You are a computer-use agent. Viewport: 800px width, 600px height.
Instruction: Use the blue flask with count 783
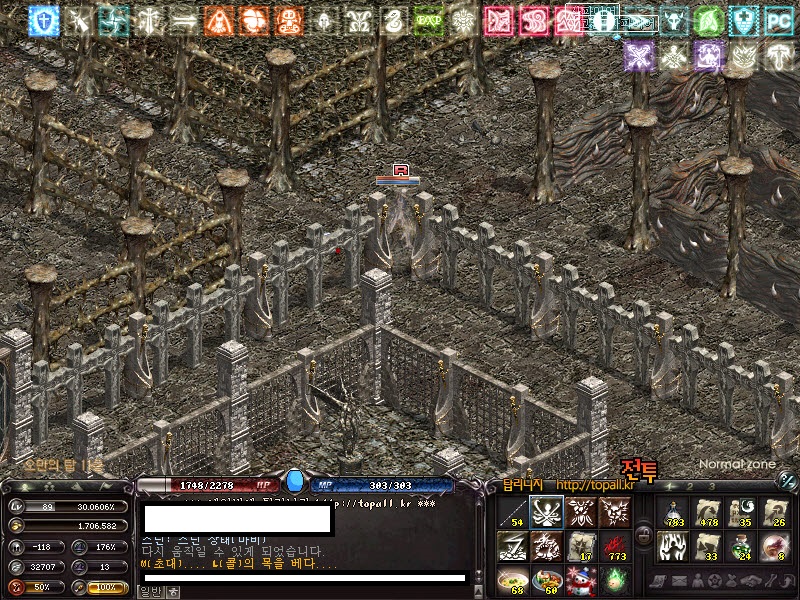(674, 512)
